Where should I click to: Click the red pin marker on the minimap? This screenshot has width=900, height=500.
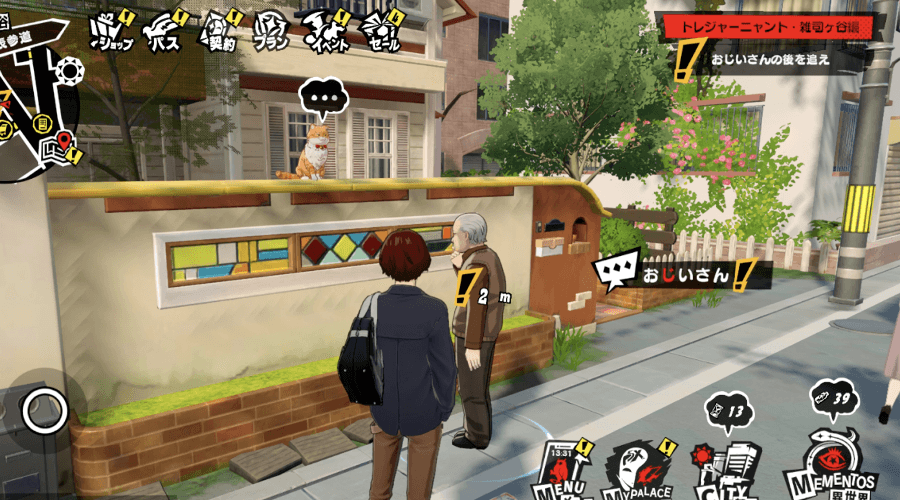click(65, 140)
